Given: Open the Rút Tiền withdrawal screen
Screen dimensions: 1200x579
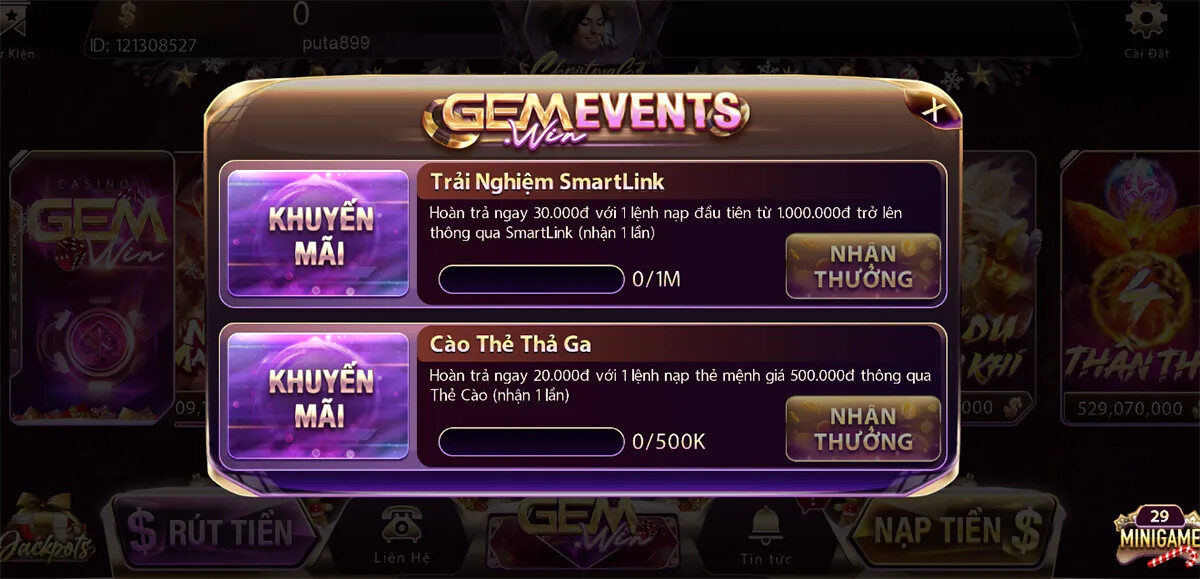Looking at the screenshot, I should tap(212, 530).
